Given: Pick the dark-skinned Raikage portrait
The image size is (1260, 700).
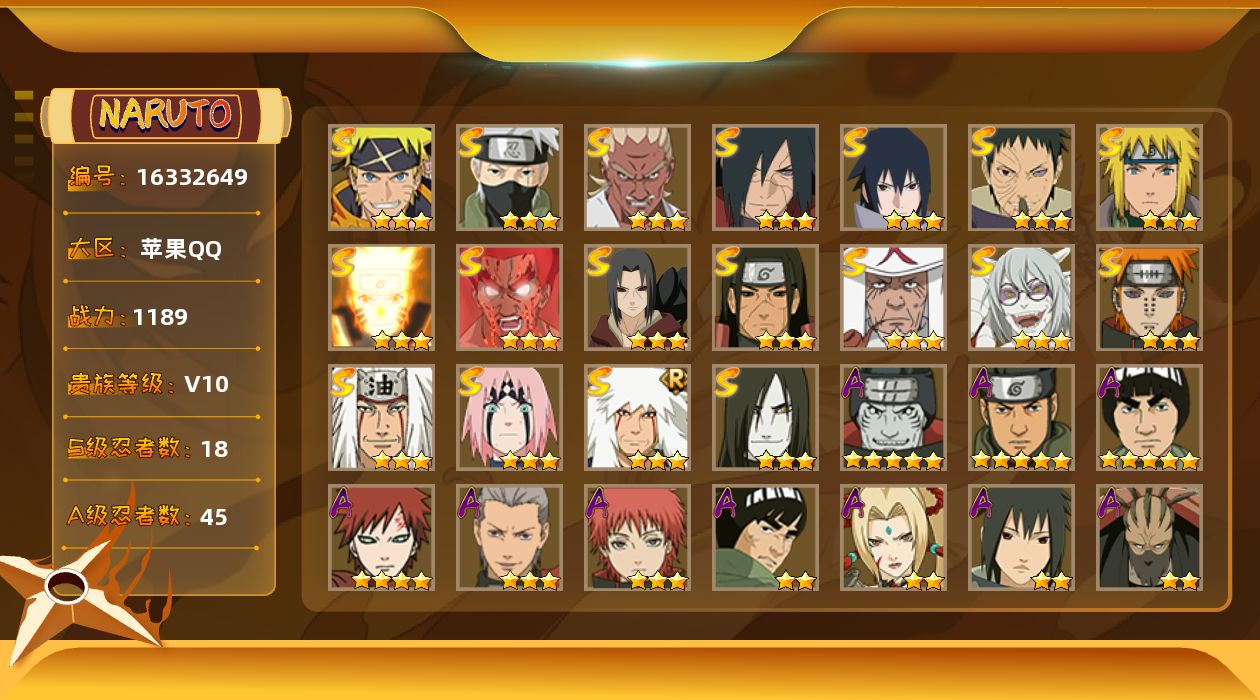Looking at the screenshot, I should coord(637,177).
